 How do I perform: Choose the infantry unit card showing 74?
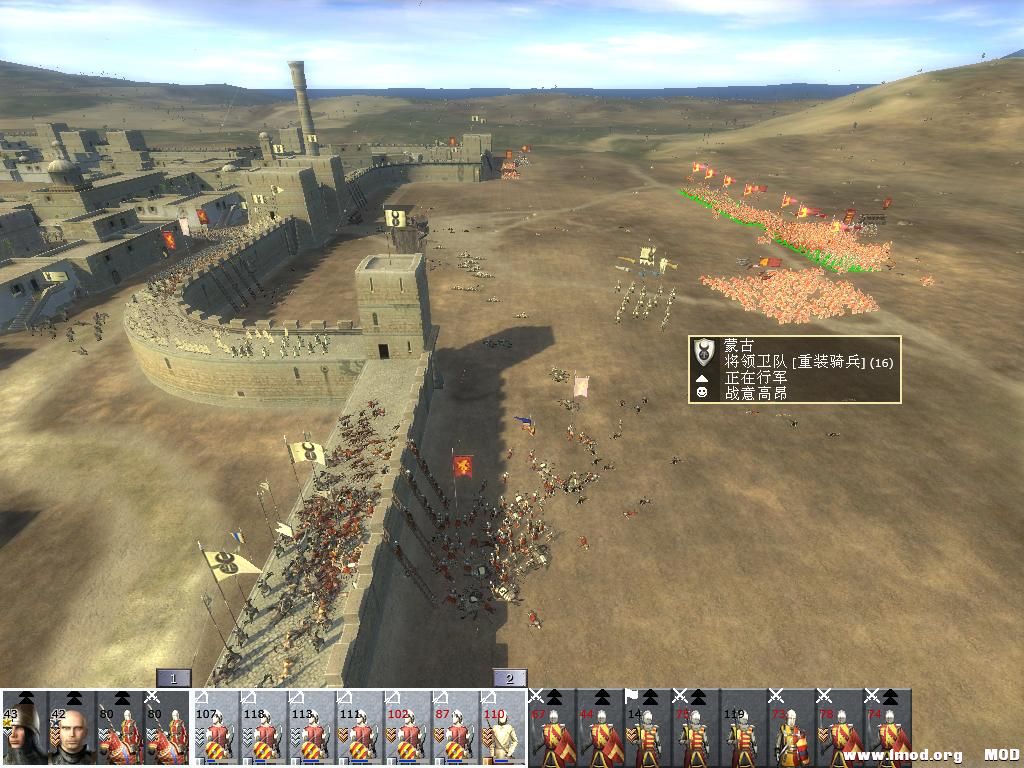click(x=888, y=728)
